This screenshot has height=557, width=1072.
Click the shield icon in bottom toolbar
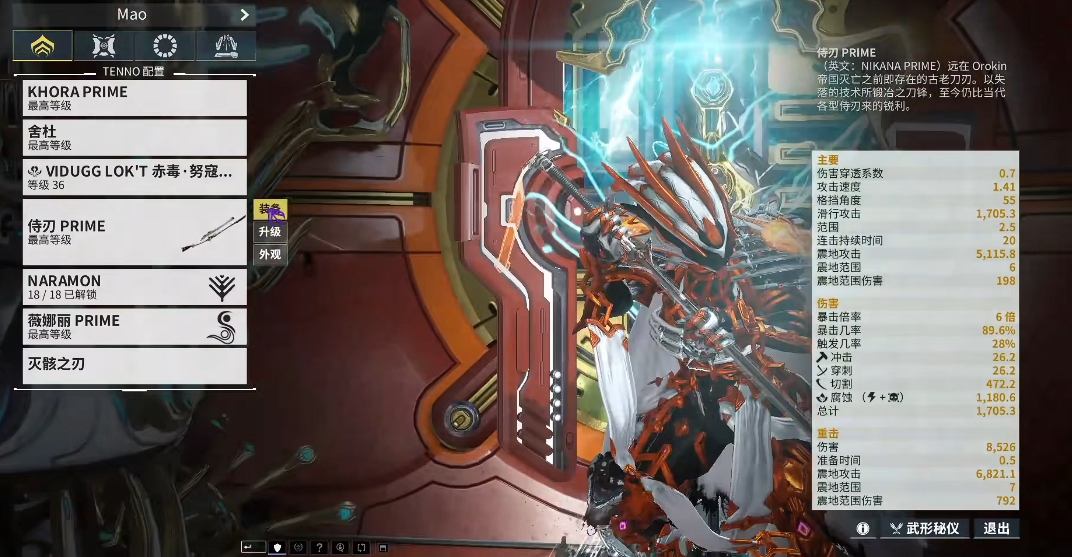pyautogui.click(x=276, y=547)
